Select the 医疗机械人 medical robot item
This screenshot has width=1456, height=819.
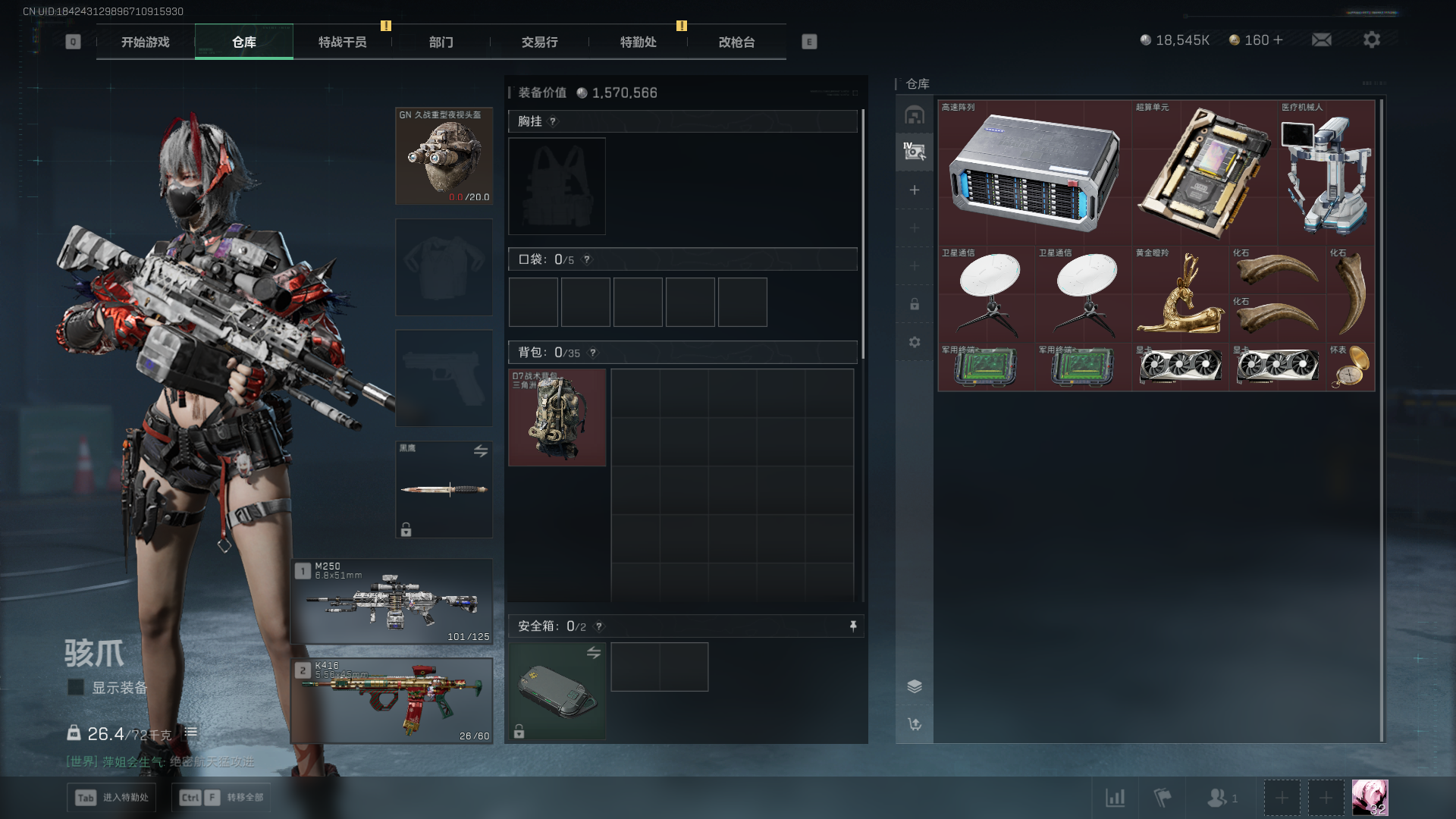[1326, 173]
